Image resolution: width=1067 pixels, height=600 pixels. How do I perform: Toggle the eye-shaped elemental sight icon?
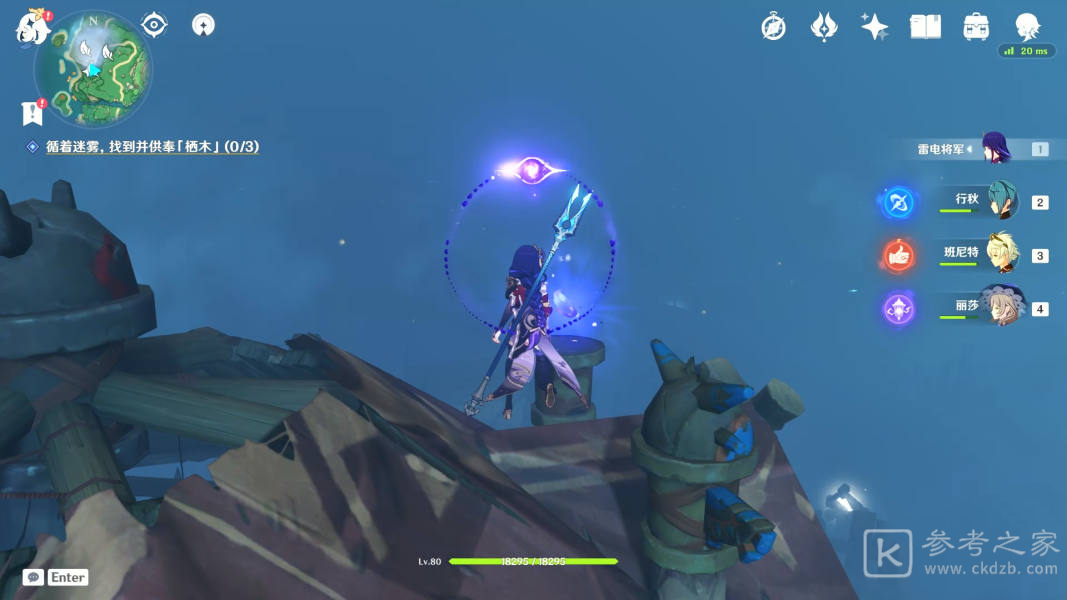pos(154,25)
